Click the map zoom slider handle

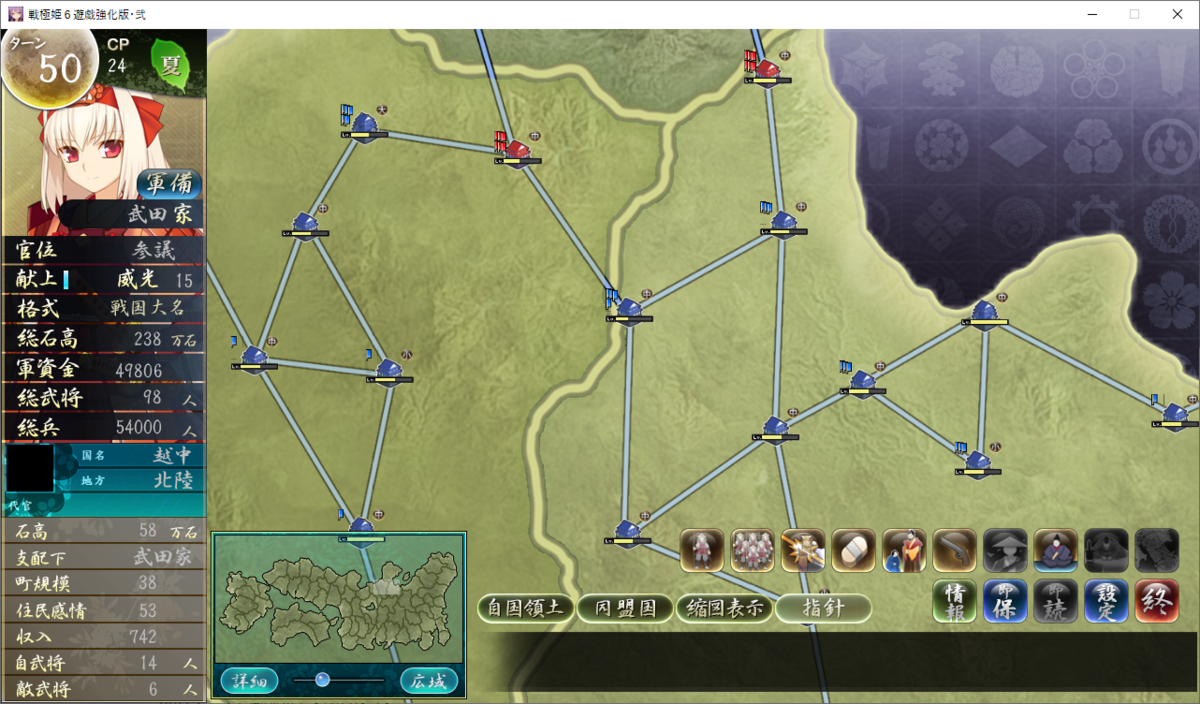coord(322,680)
